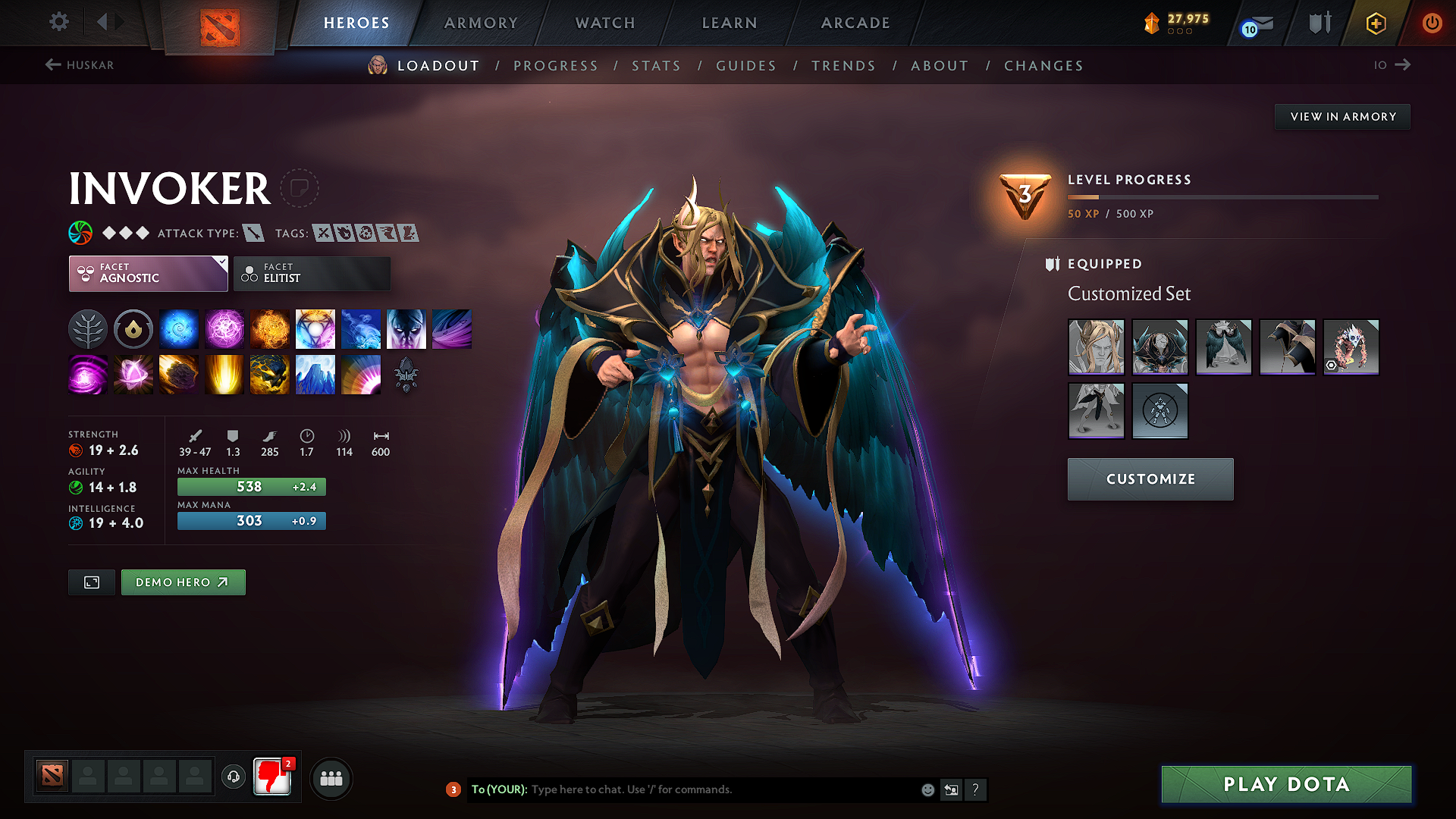1456x819 pixels.
Task: Select the Cold Snap ability icon
Action: click(x=361, y=328)
